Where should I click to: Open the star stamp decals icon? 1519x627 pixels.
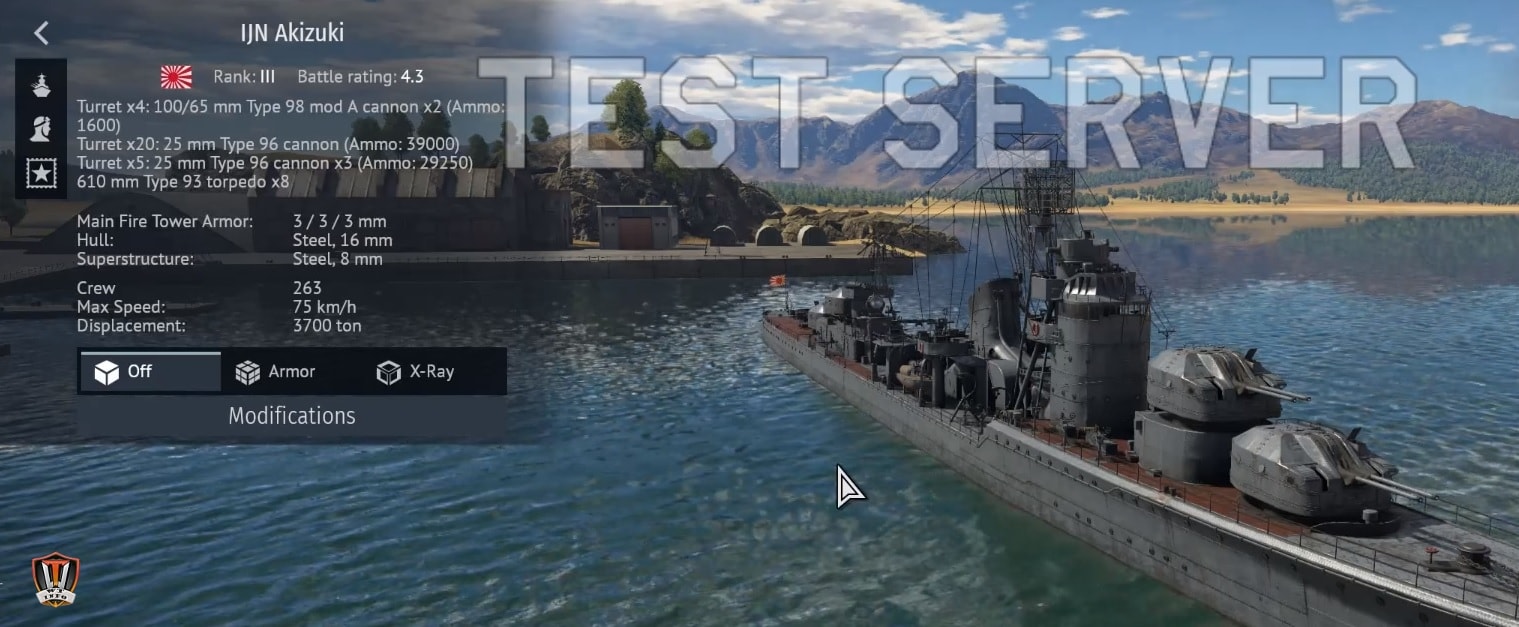click(41, 174)
